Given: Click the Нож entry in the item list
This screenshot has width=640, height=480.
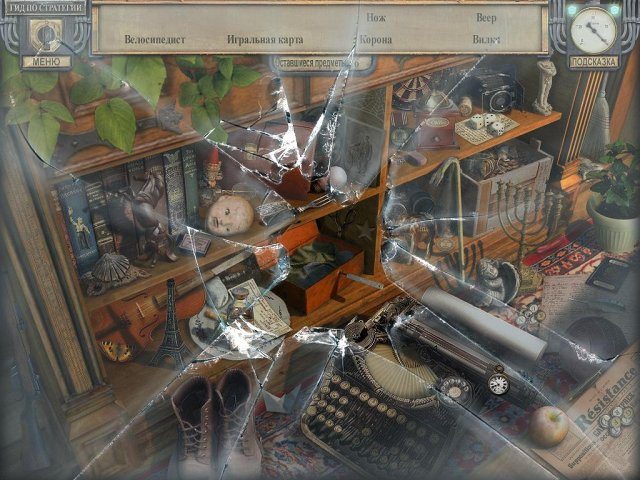Looking at the screenshot, I should (x=376, y=18).
